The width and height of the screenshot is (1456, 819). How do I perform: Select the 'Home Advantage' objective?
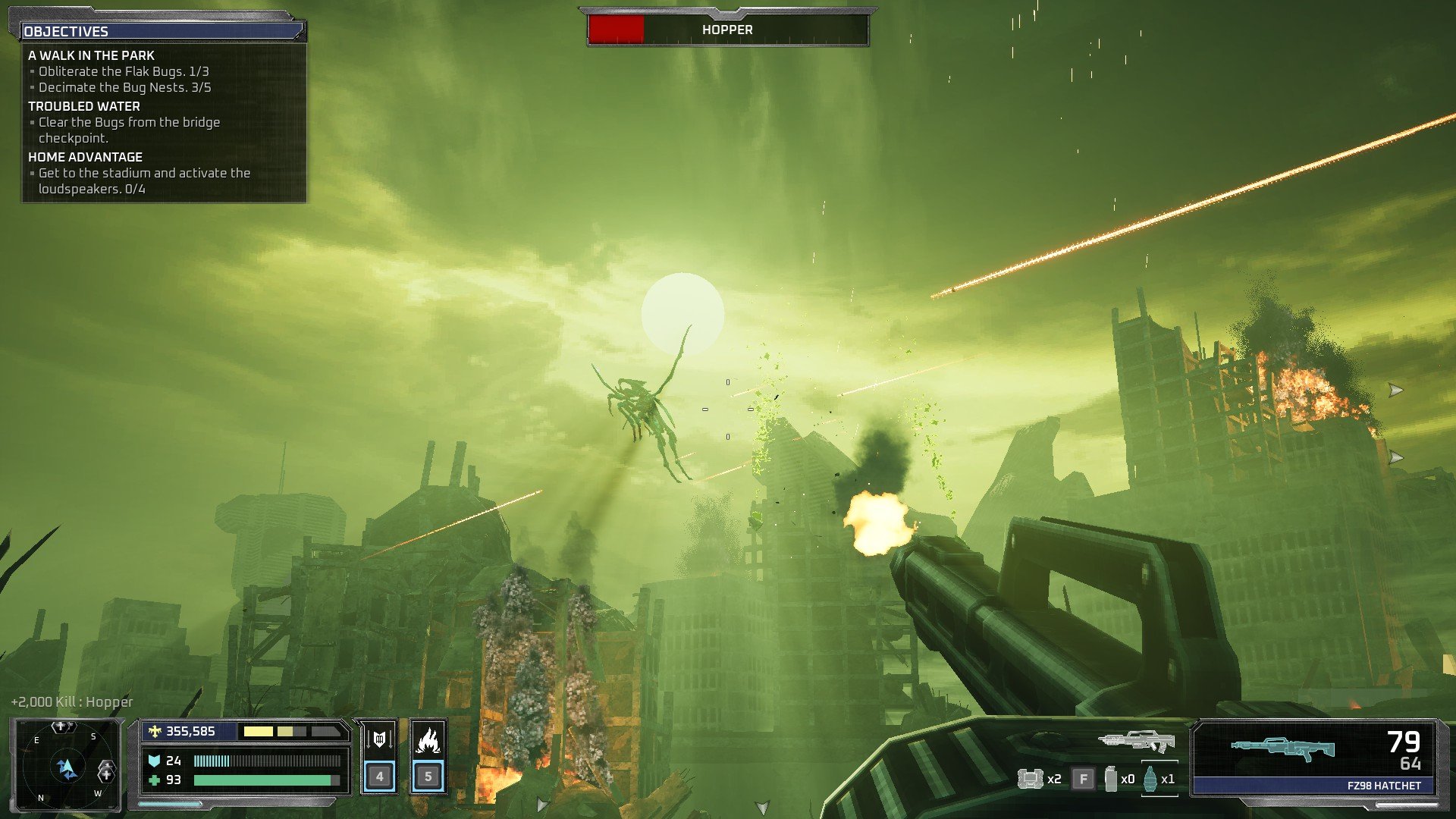[x=85, y=157]
